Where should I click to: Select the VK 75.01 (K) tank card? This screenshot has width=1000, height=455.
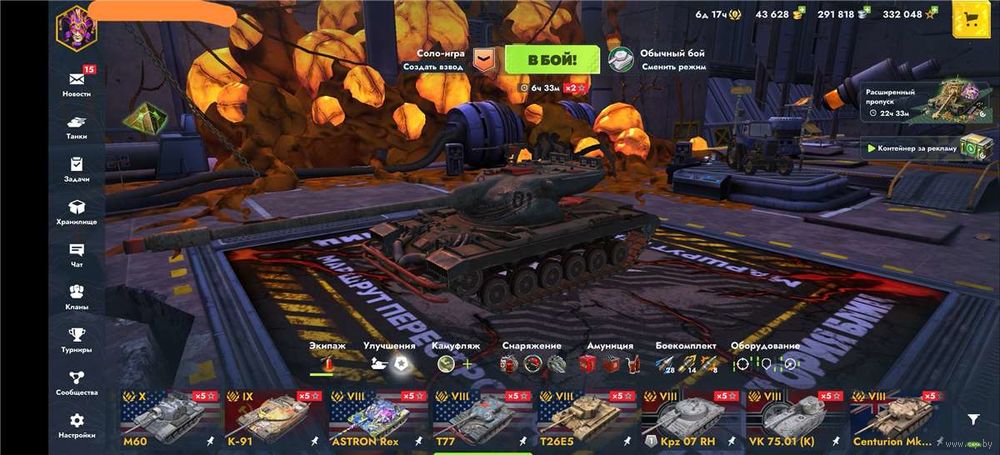(x=794, y=418)
